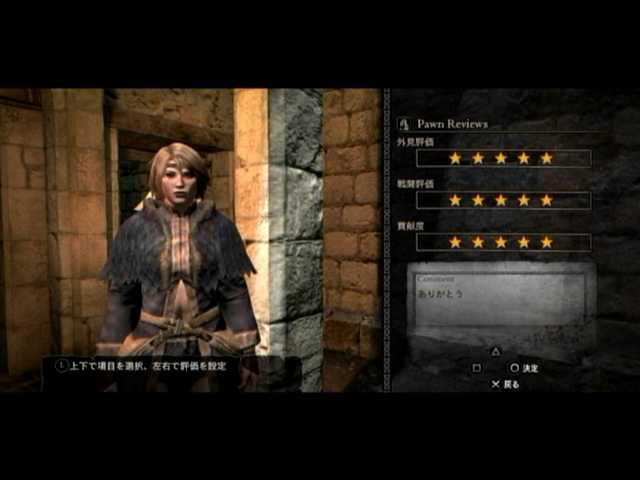
Task: Set the 貢献度 contribution star rating row
Action: coord(502,242)
